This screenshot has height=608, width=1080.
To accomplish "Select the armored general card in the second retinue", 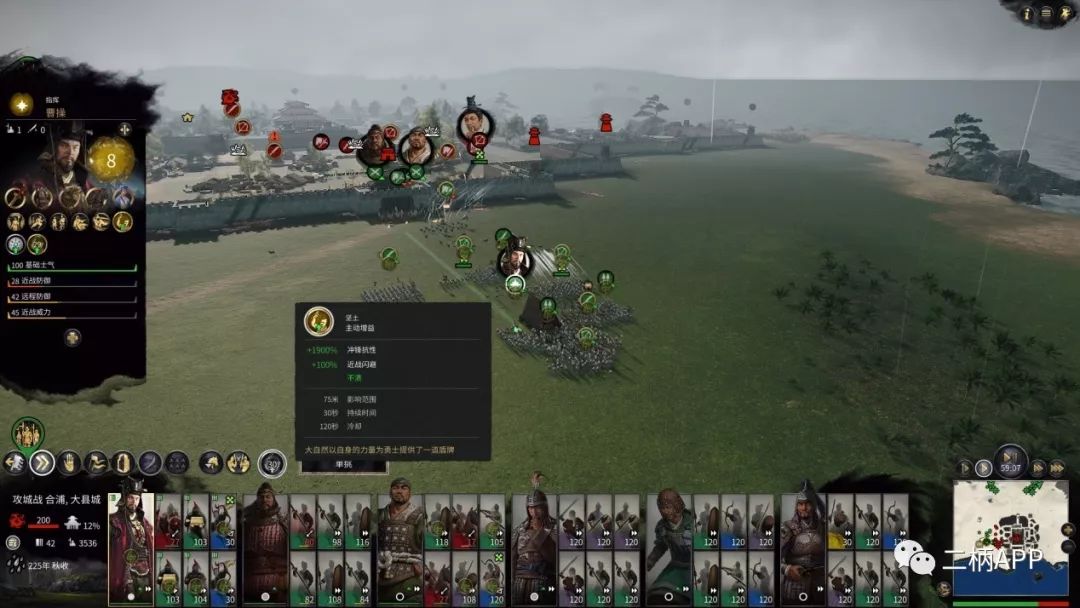I will pyautogui.click(x=264, y=547).
